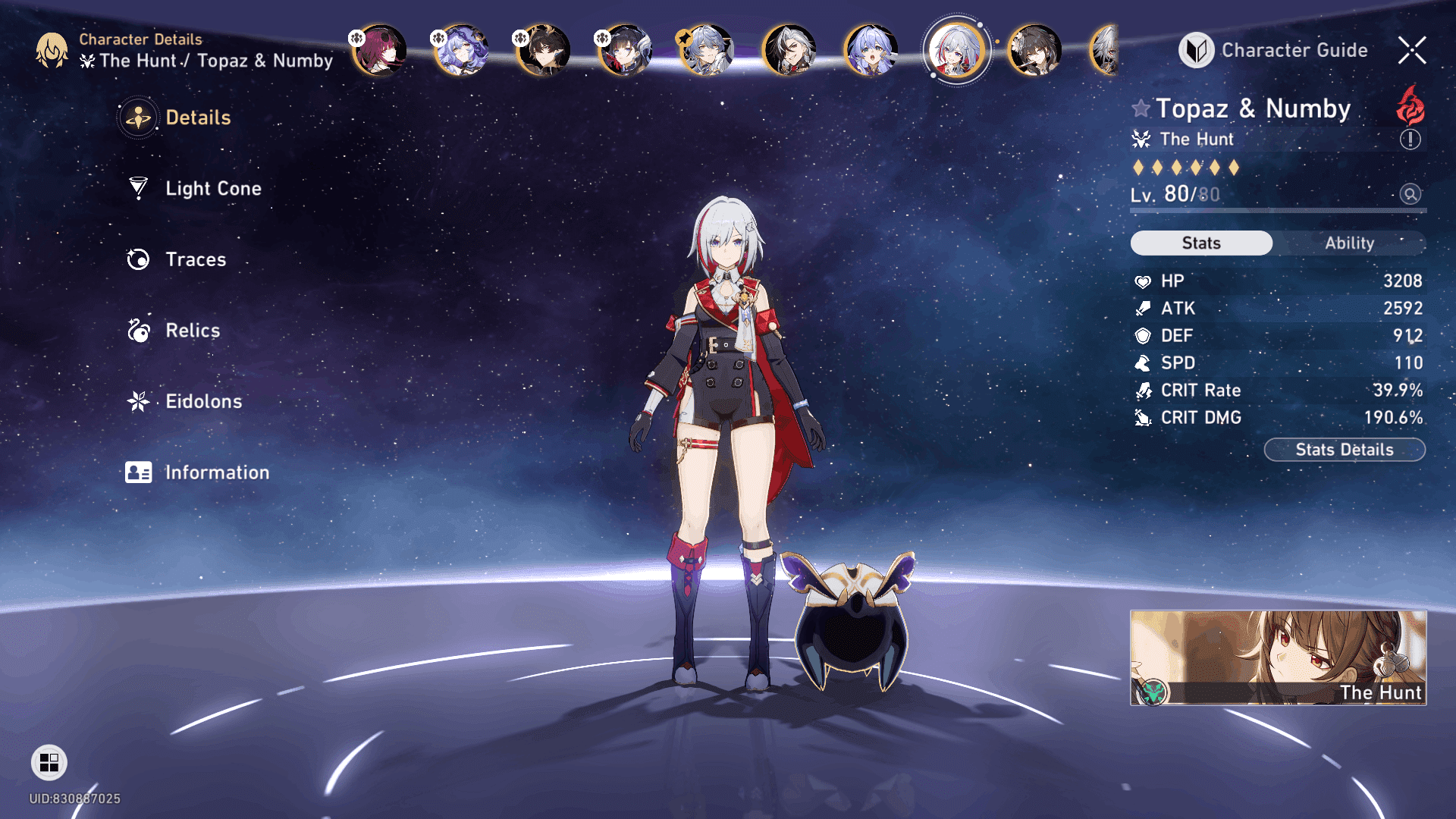The image size is (1456, 819).
Task: Open the Character Guide
Action: tap(1274, 50)
